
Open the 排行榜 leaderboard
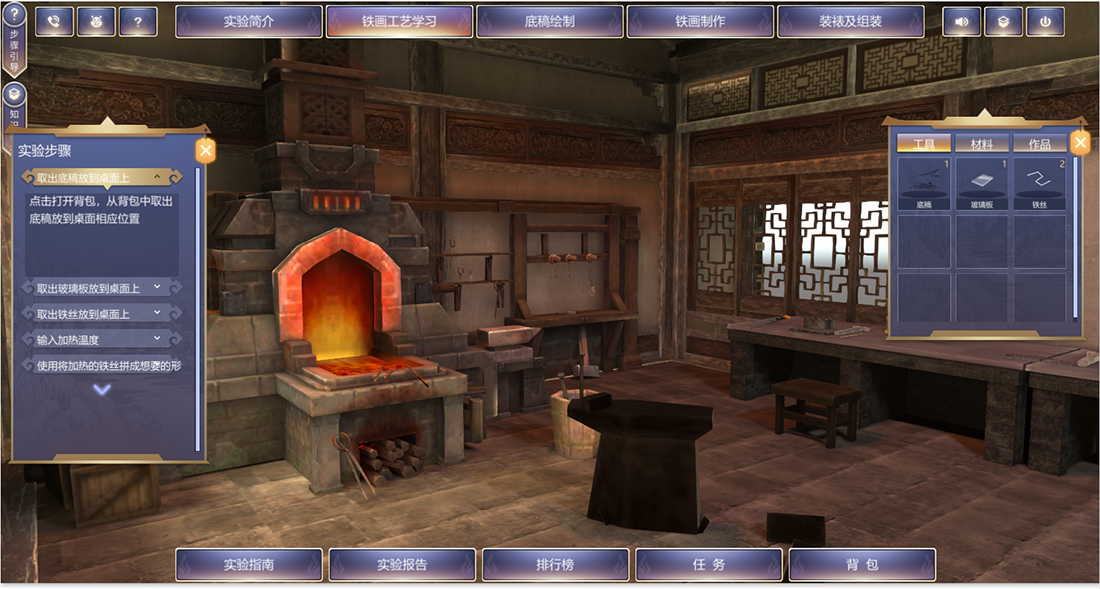coord(555,565)
